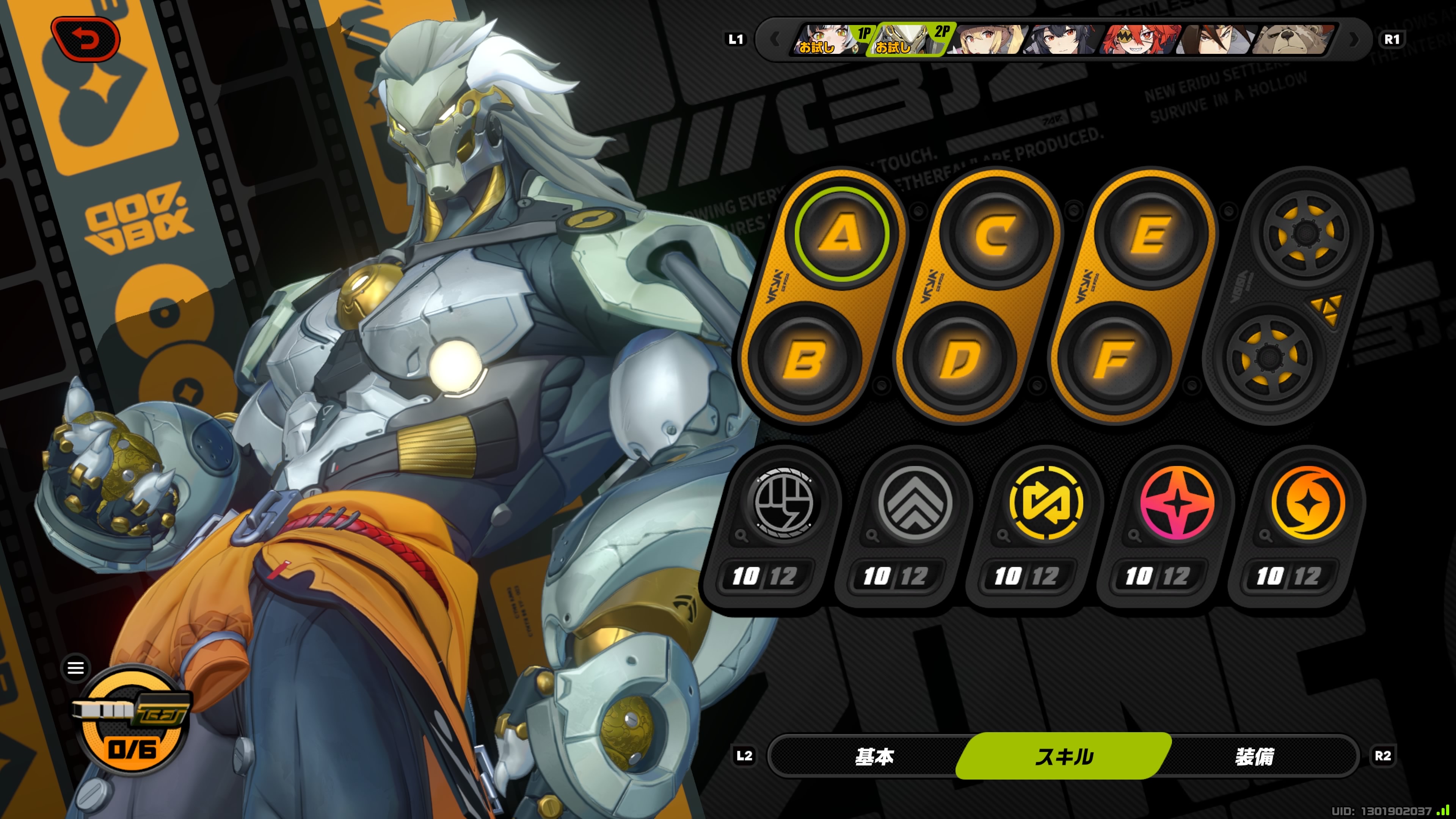The image size is (1456, 819).
Task: Select core skill node A
Action: coord(842,234)
